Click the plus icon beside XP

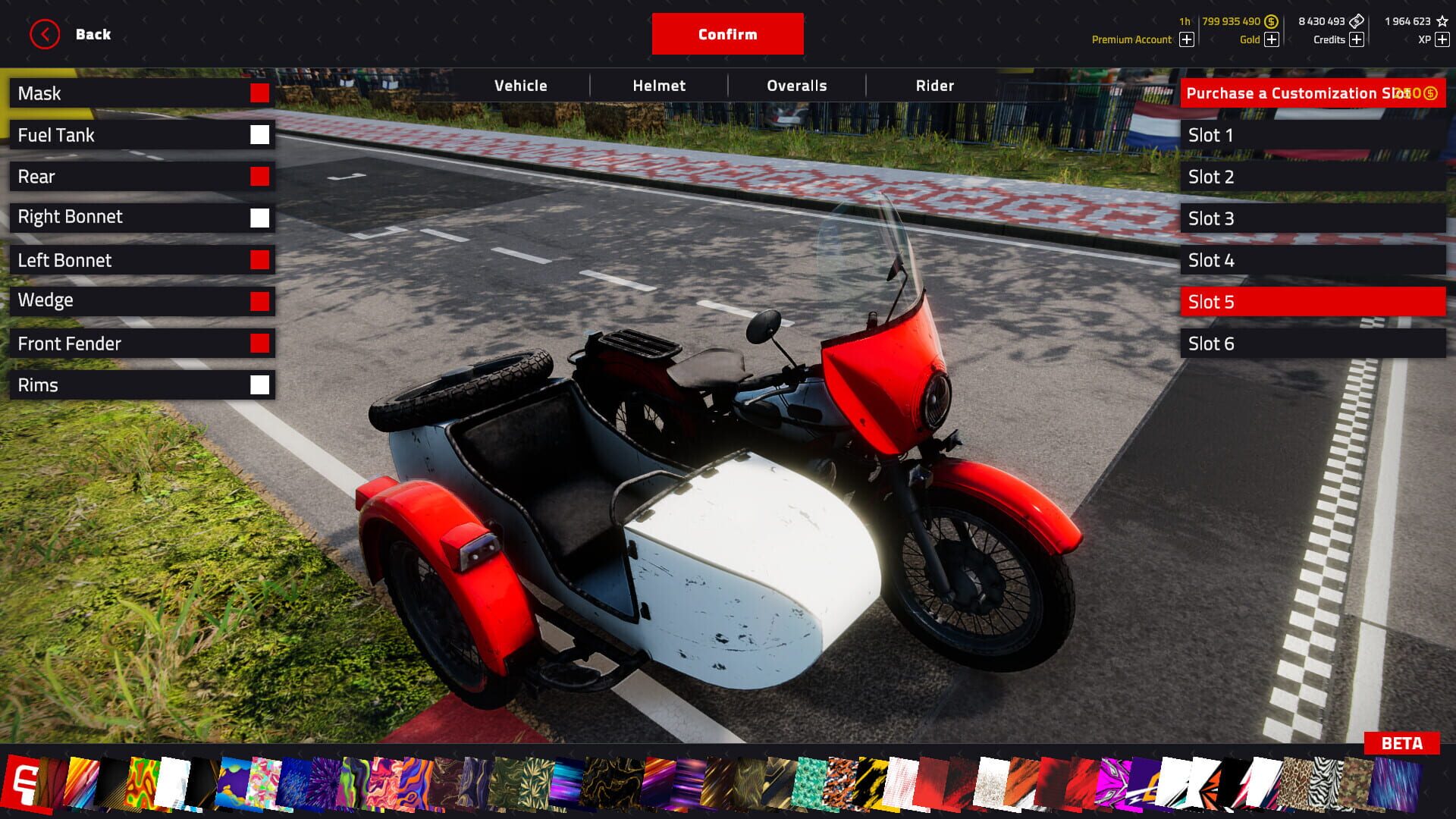(x=1442, y=39)
